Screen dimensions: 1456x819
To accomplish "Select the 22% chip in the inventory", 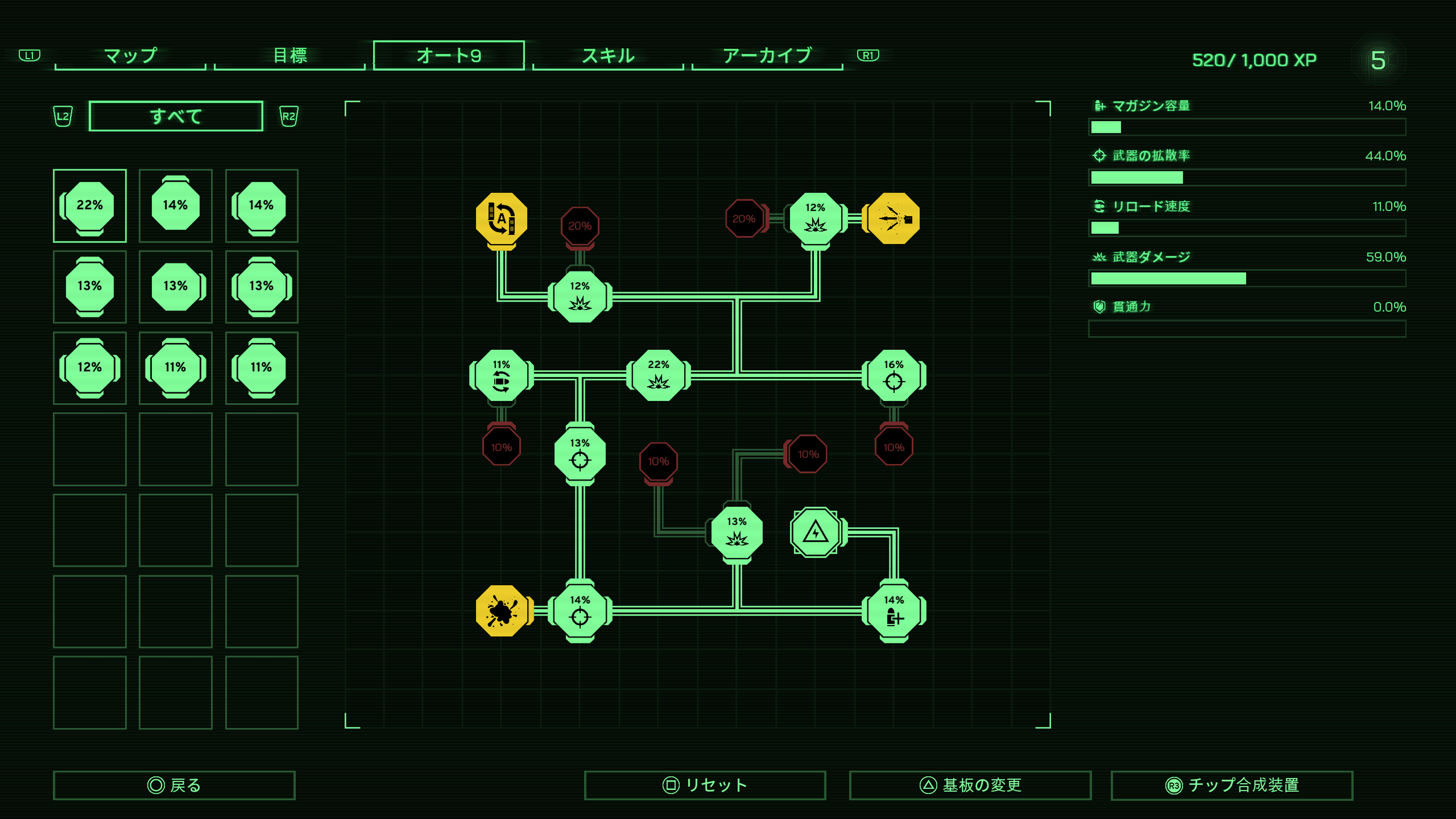I will [x=90, y=206].
